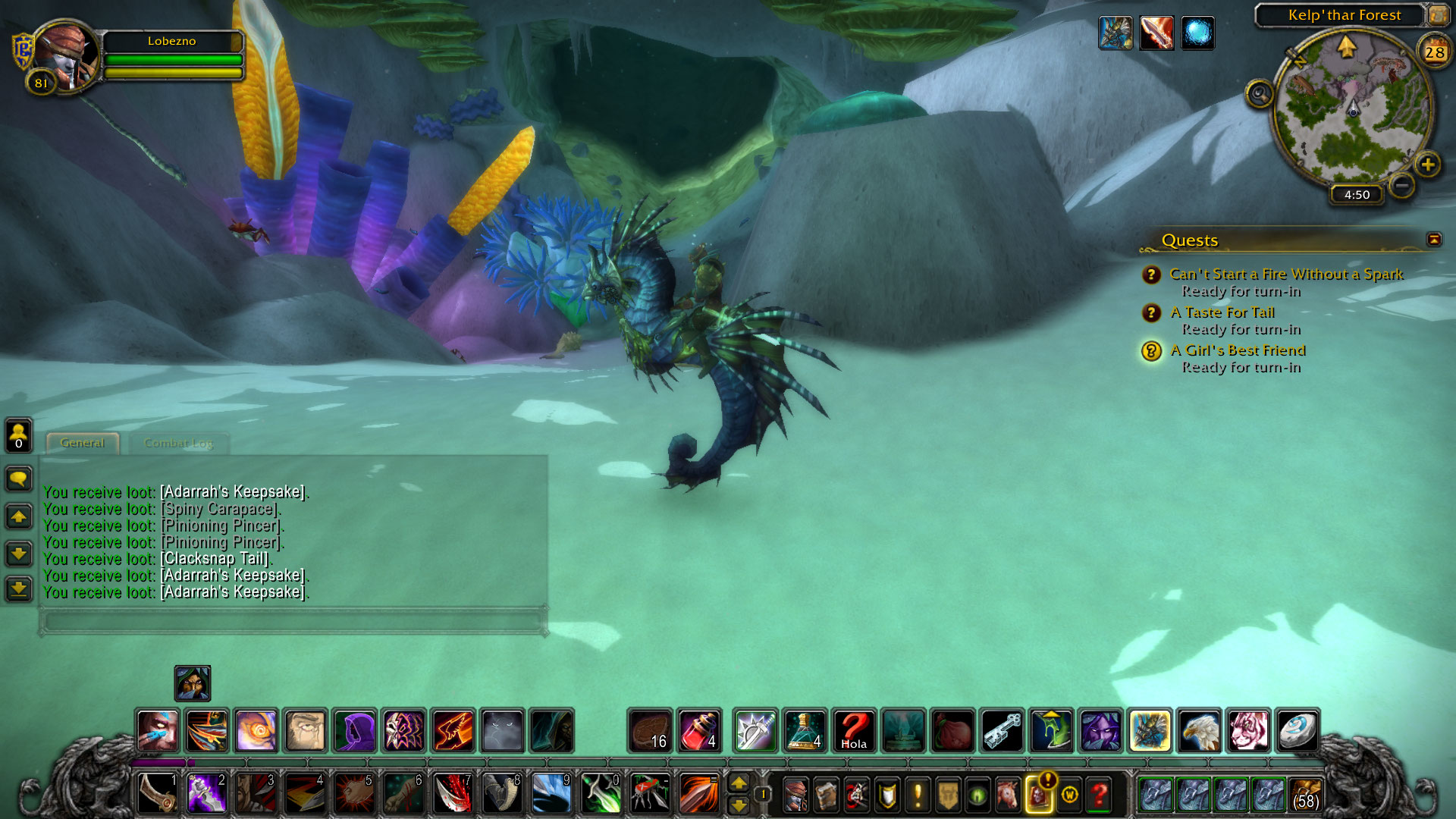Zoom in the minimap with the plus button
This screenshot has height=819, width=1456.
click(1427, 165)
